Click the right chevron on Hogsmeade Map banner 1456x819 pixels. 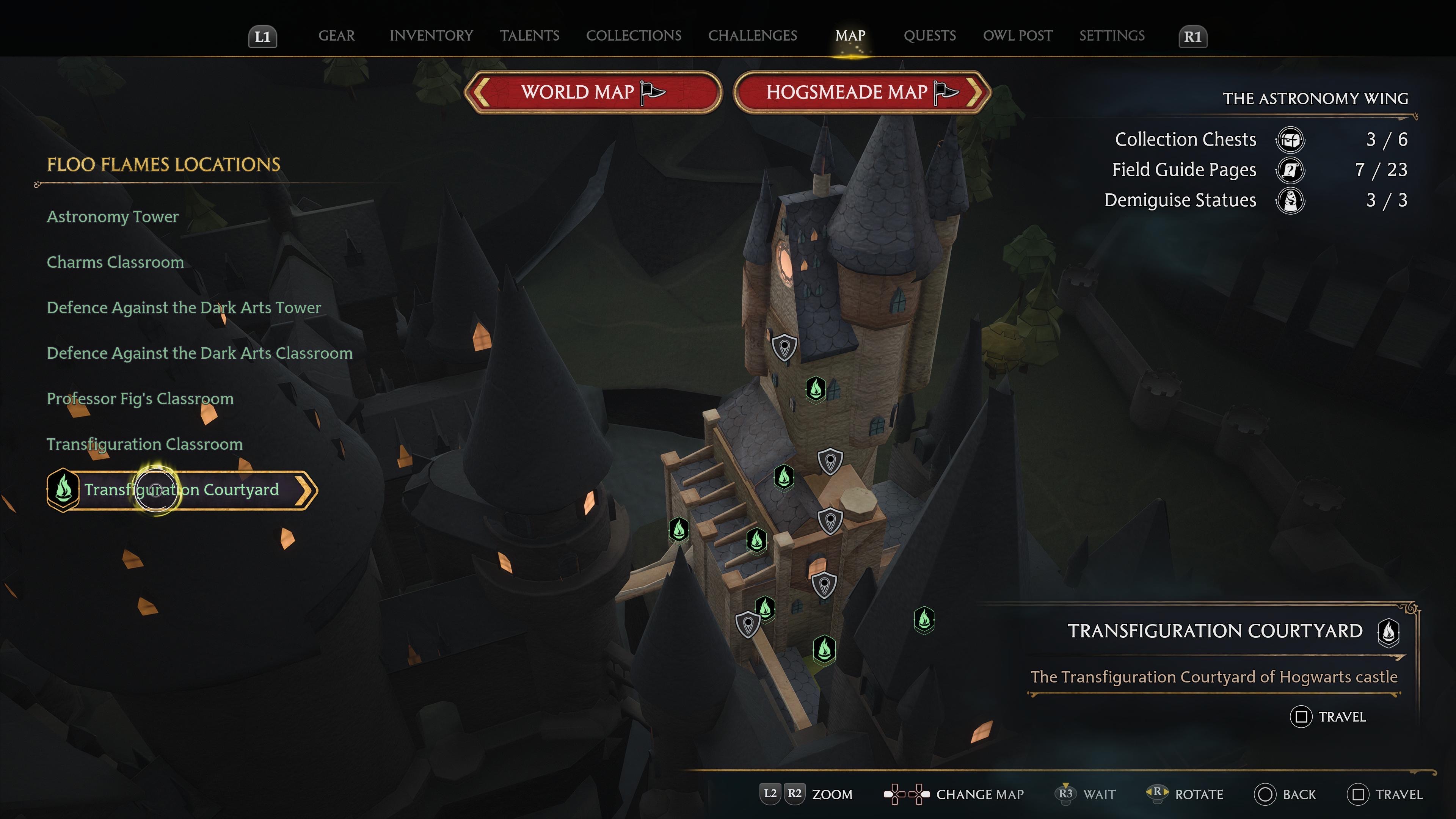tap(974, 93)
